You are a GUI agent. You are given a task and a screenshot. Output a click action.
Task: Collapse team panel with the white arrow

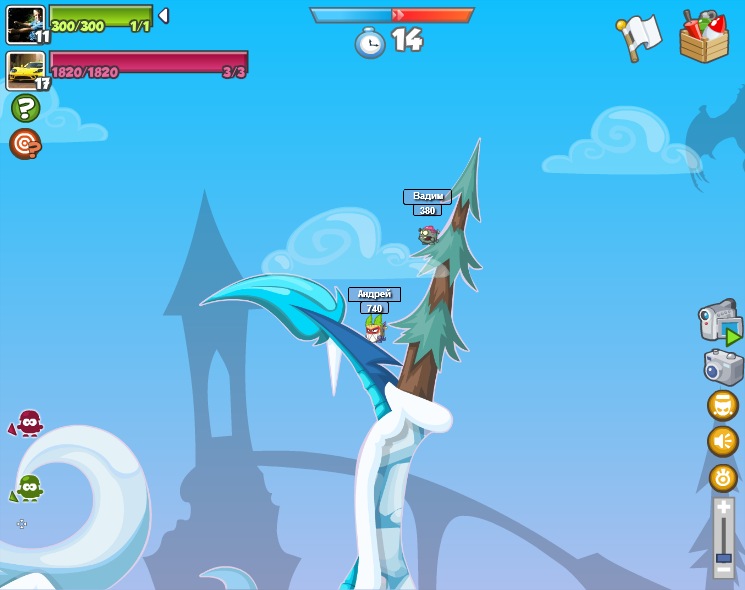[x=164, y=16]
